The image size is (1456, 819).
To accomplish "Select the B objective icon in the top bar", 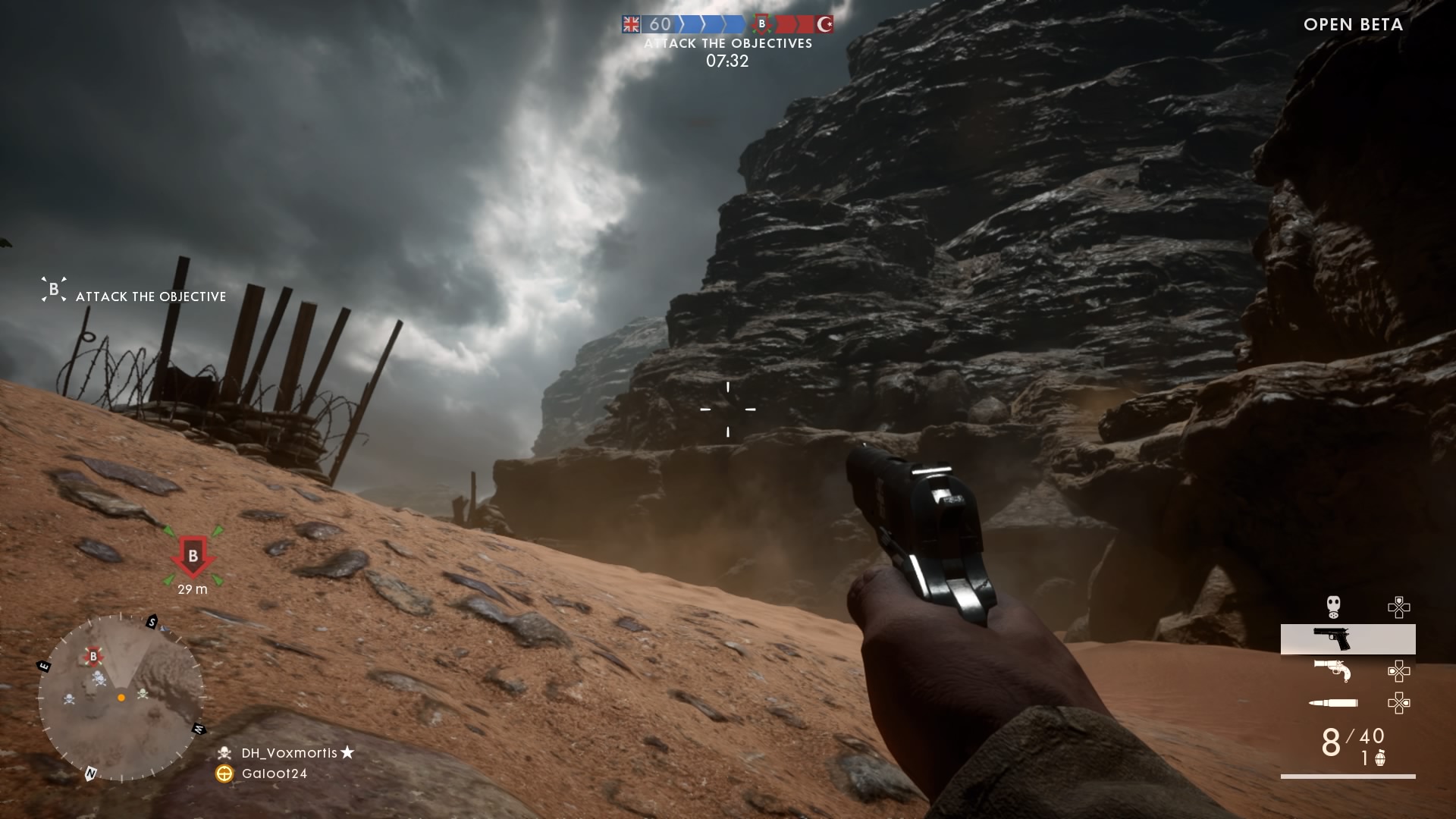I will pyautogui.click(x=762, y=24).
